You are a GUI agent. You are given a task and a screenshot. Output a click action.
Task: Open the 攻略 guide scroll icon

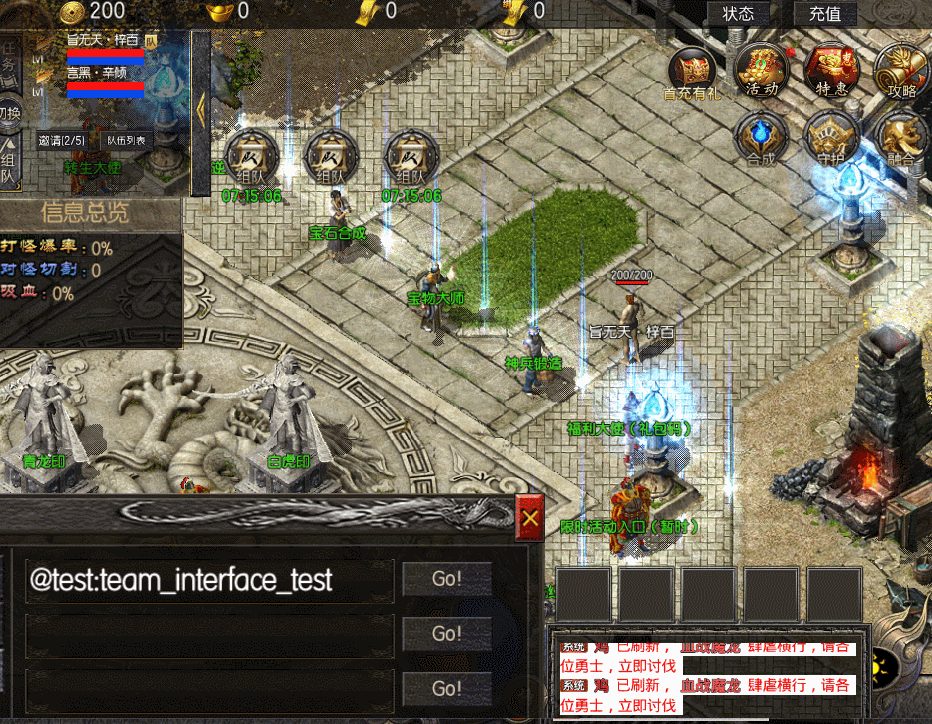pyautogui.click(x=900, y=70)
